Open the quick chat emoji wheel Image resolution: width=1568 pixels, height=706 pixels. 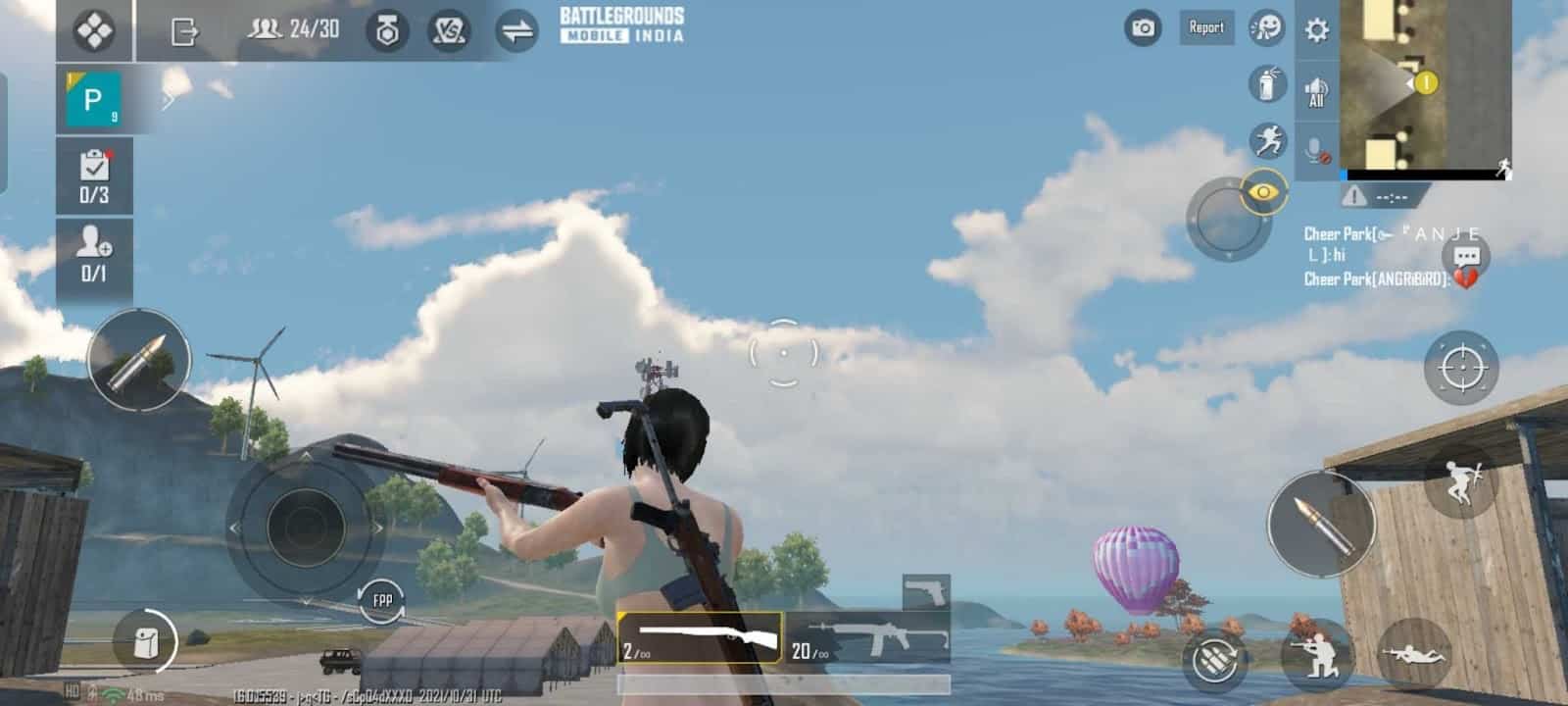(x=1266, y=27)
